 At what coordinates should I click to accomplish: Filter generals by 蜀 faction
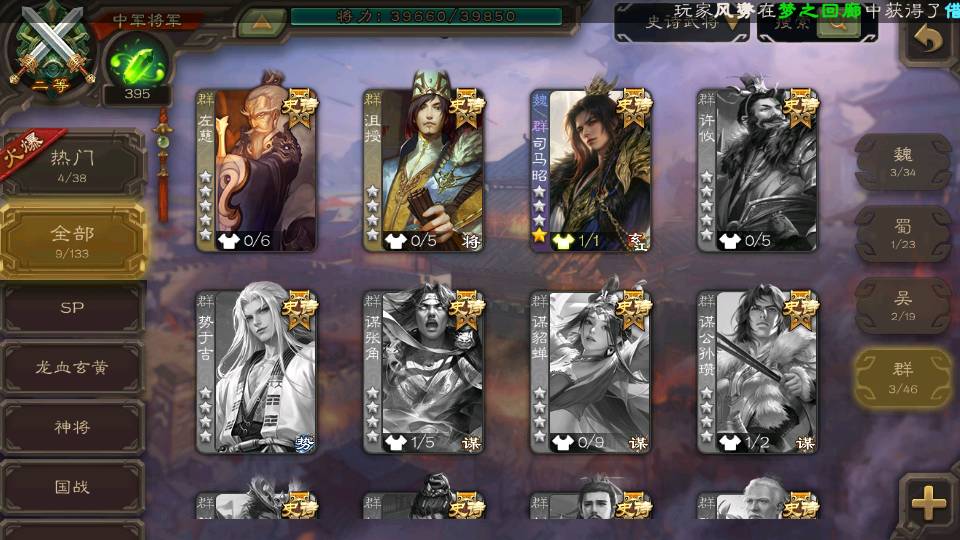pyautogui.click(x=903, y=233)
